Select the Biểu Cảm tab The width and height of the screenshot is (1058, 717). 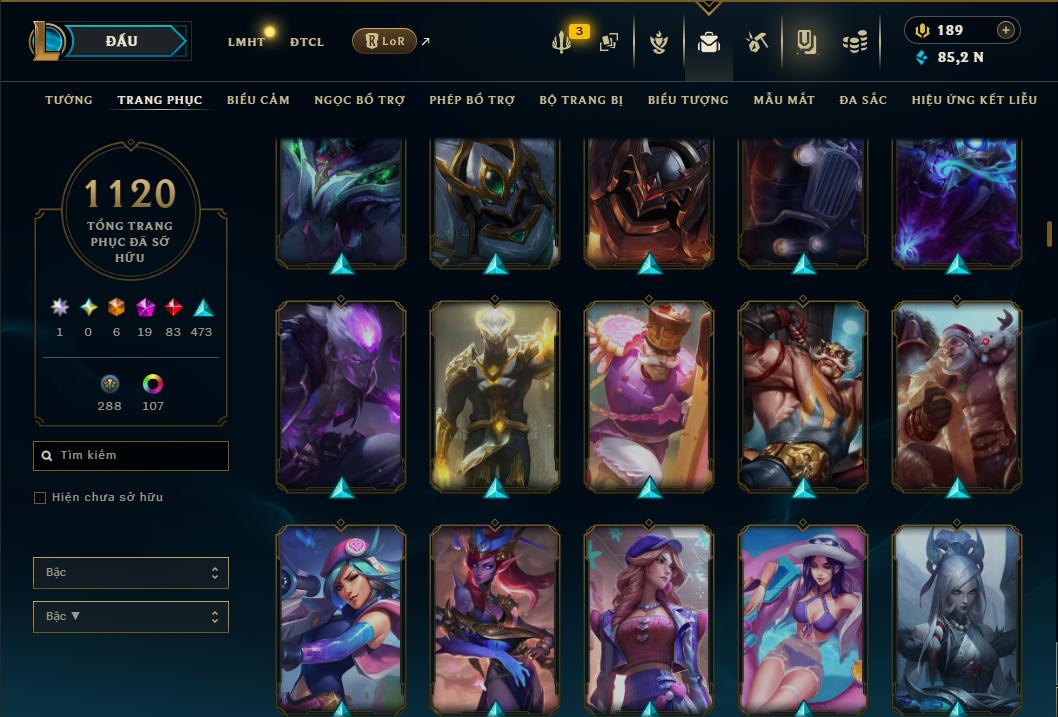pyautogui.click(x=258, y=100)
